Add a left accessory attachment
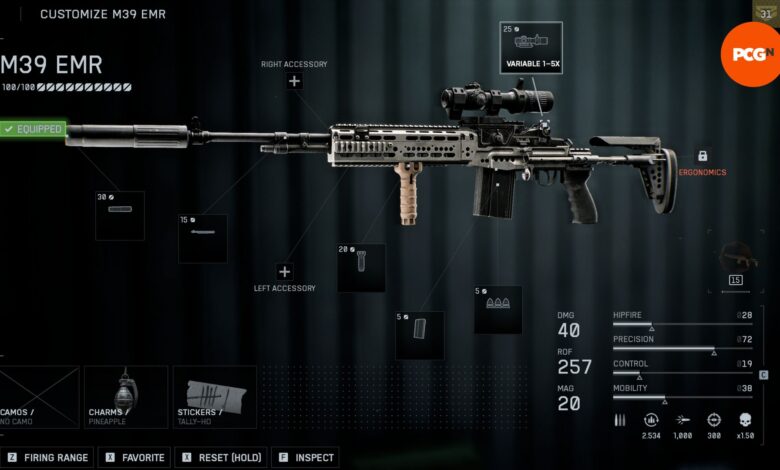 (284, 272)
